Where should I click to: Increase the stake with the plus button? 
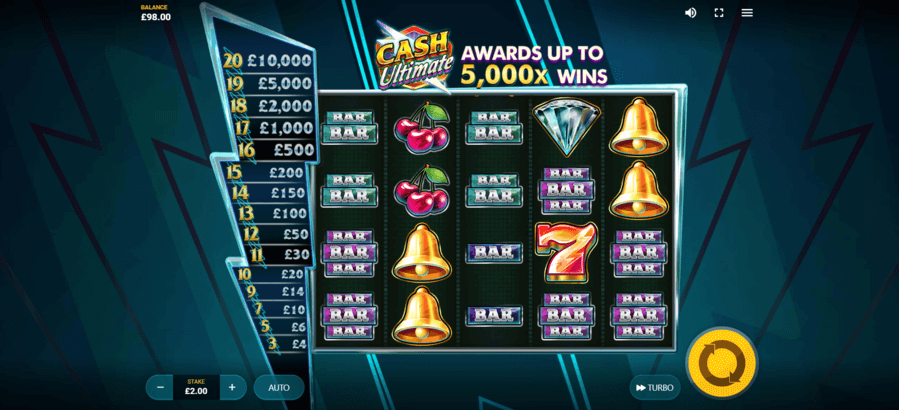tap(232, 388)
